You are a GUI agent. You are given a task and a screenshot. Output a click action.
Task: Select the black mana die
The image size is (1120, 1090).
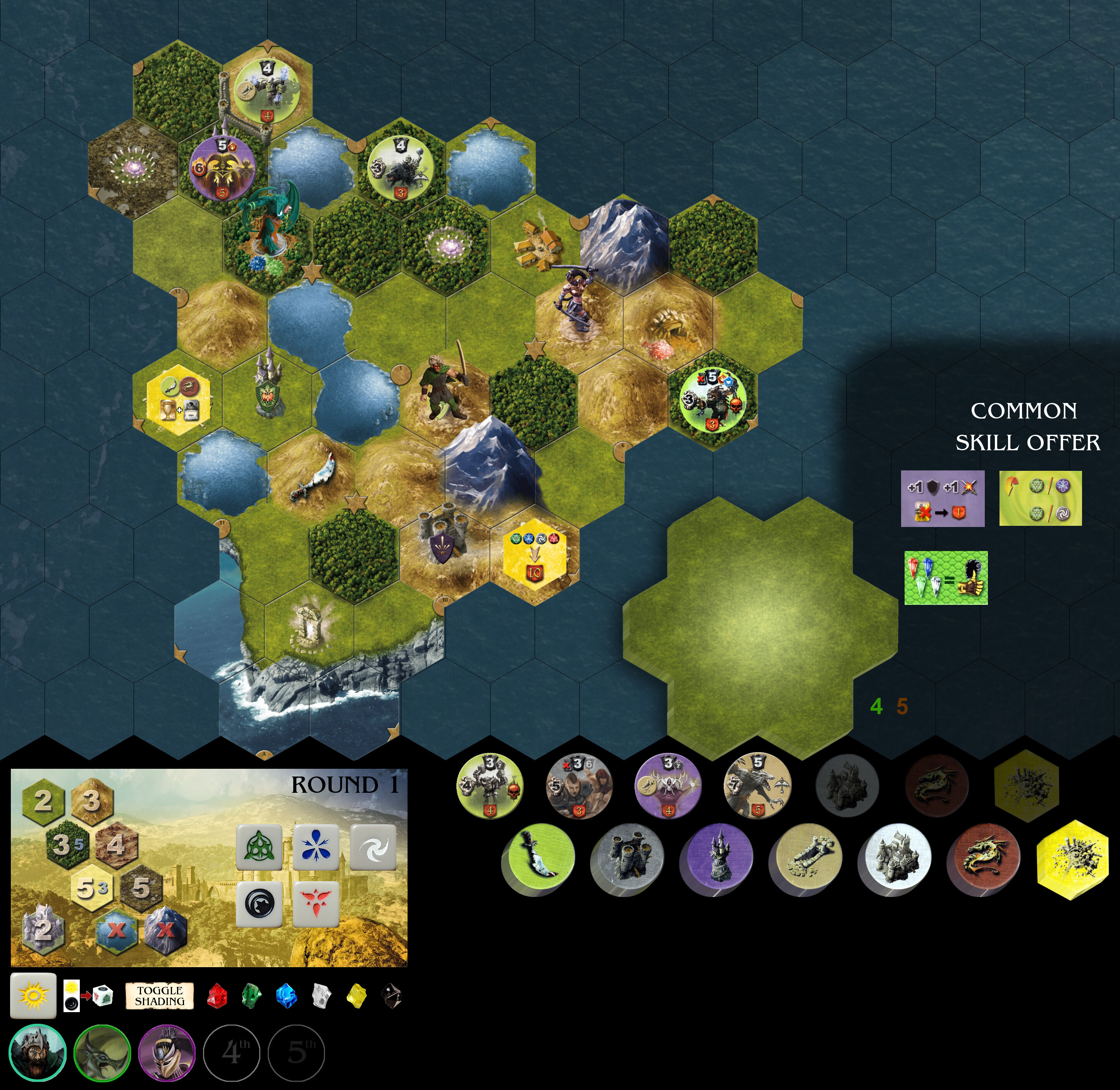tap(259, 903)
